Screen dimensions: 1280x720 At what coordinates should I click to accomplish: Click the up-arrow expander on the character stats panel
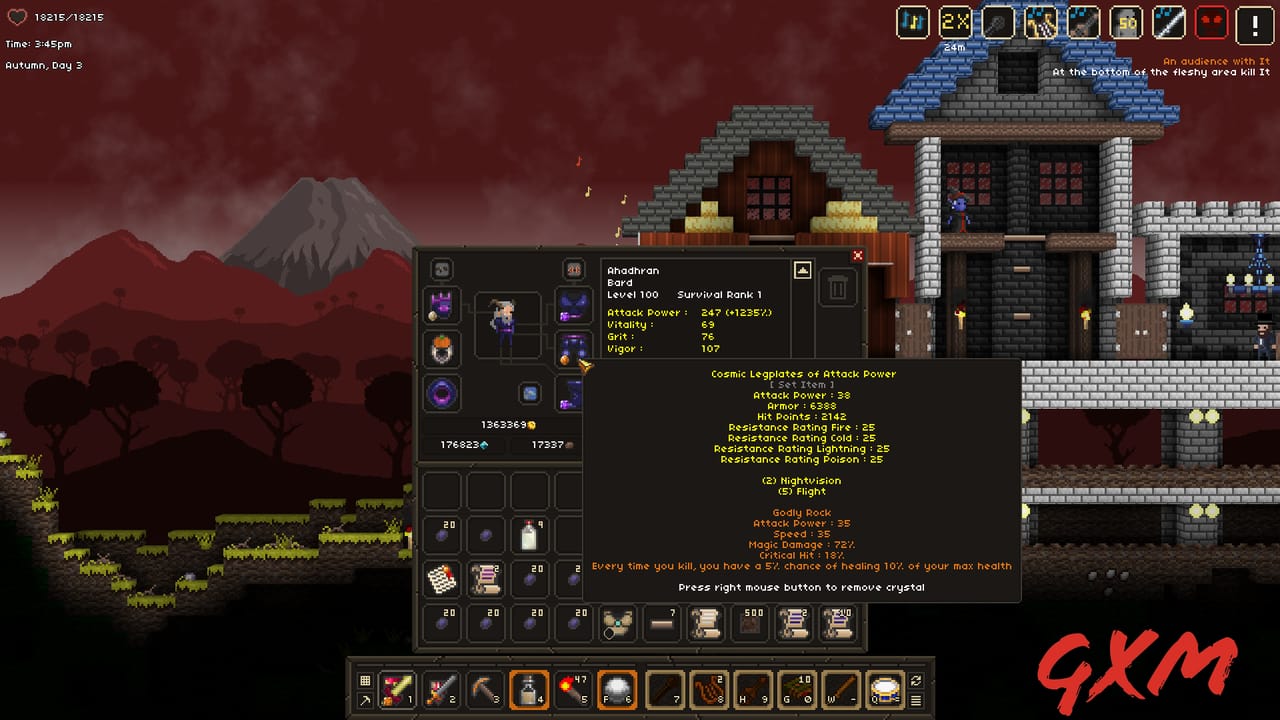coord(802,269)
